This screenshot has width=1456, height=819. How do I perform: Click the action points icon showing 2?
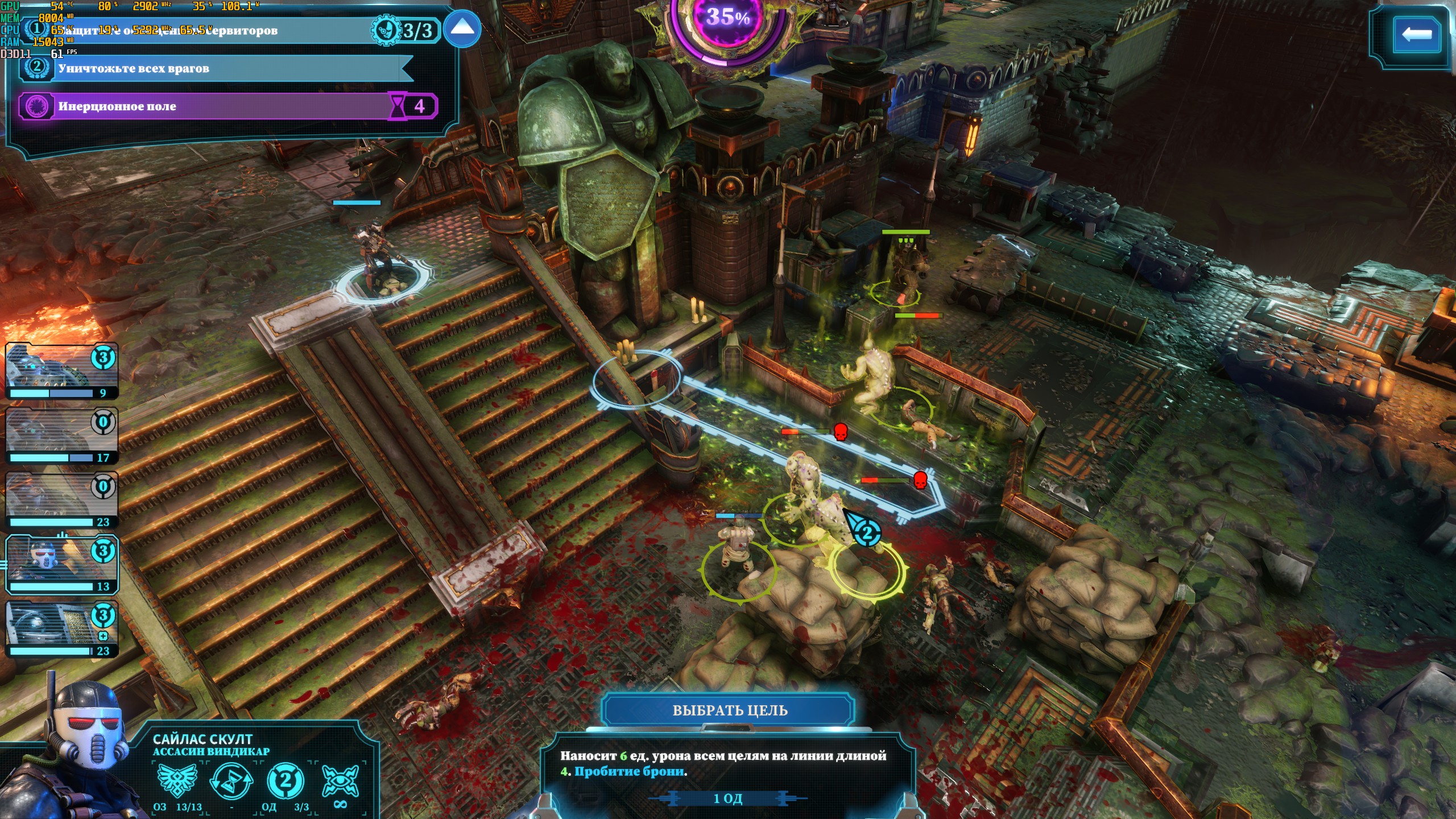coord(285,781)
